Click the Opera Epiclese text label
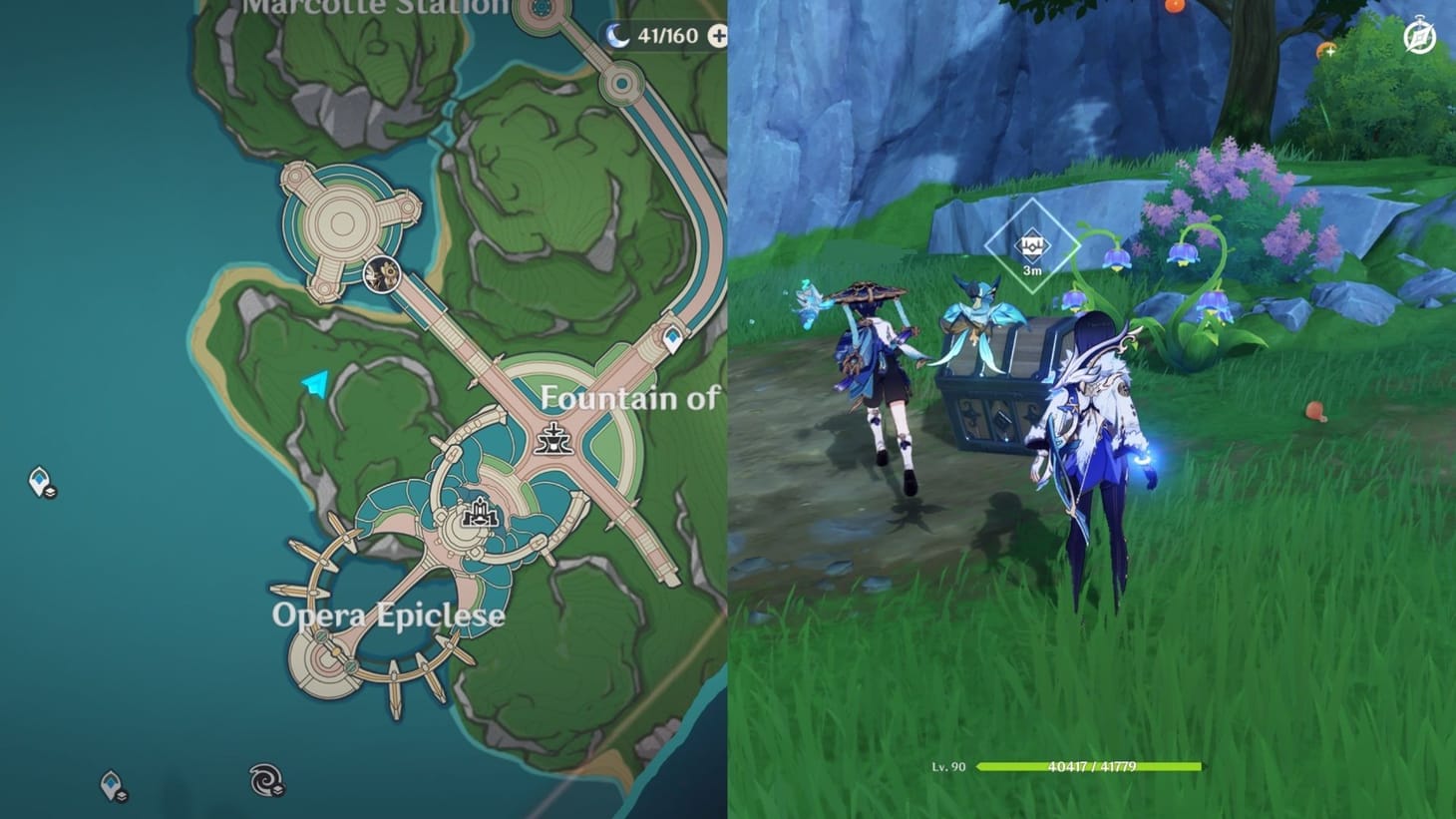The width and height of the screenshot is (1456, 819). 390,616
